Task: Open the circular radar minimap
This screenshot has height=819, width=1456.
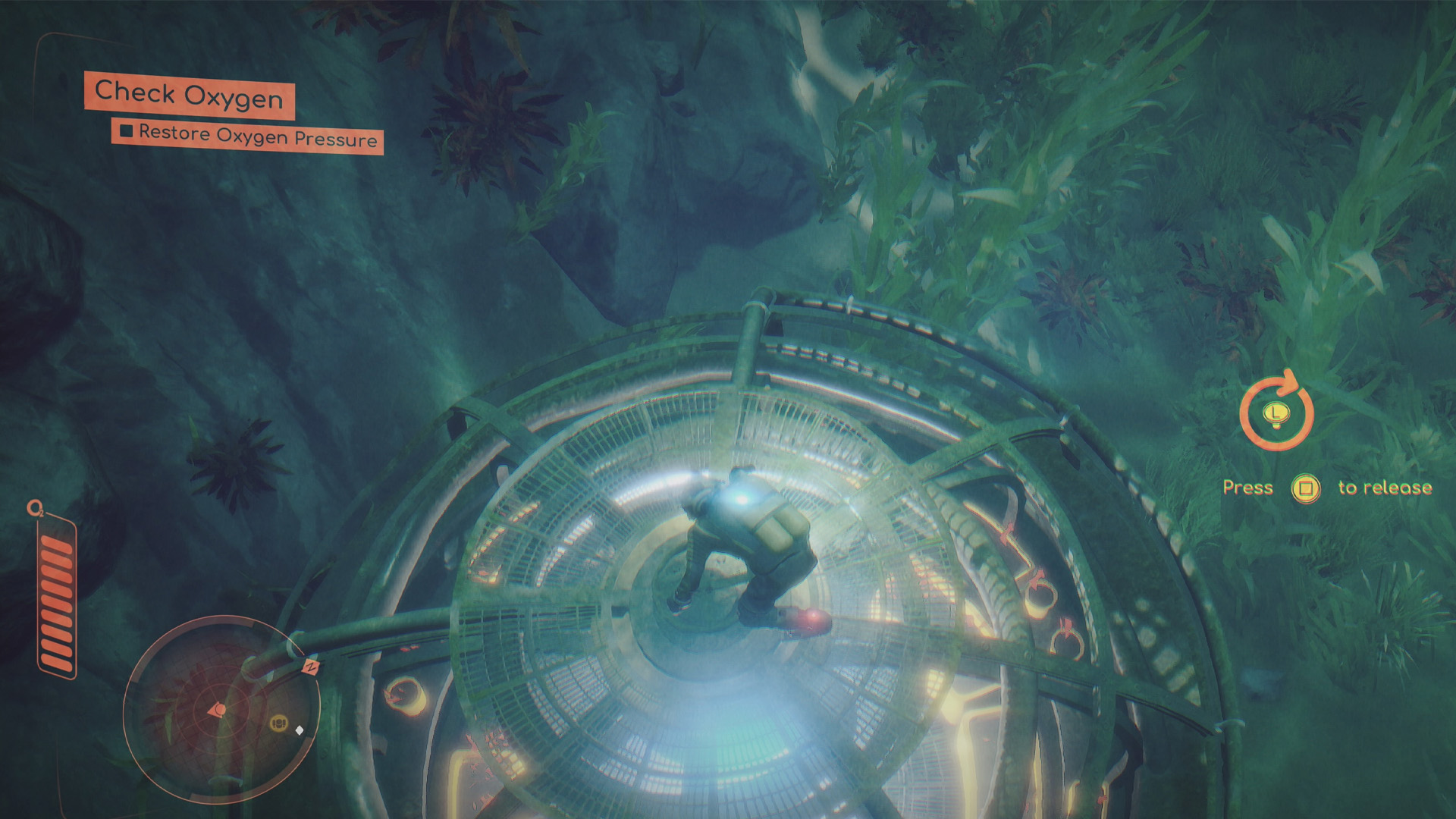Action: [x=221, y=710]
